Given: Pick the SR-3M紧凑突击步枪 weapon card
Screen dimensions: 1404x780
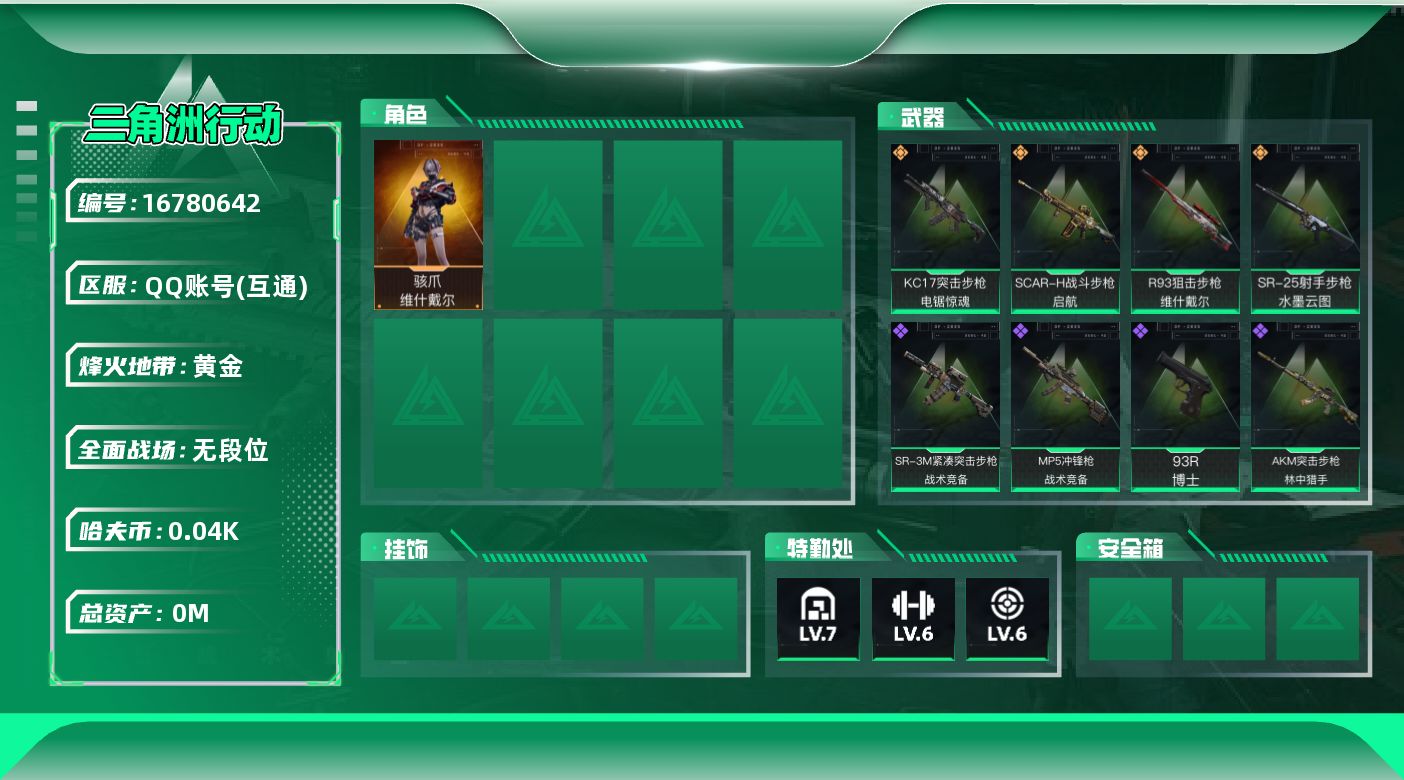Looking at the screenshot, I should coord(945,406).
